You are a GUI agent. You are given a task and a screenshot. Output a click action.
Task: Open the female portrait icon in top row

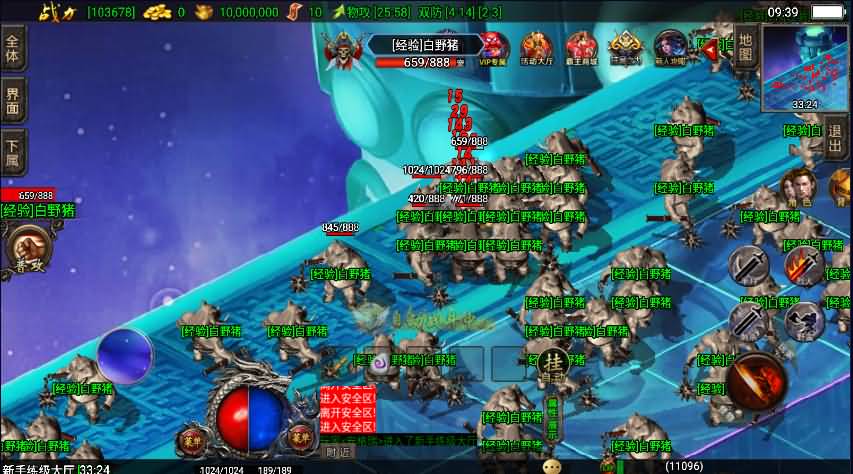click(x=670, y=48)
